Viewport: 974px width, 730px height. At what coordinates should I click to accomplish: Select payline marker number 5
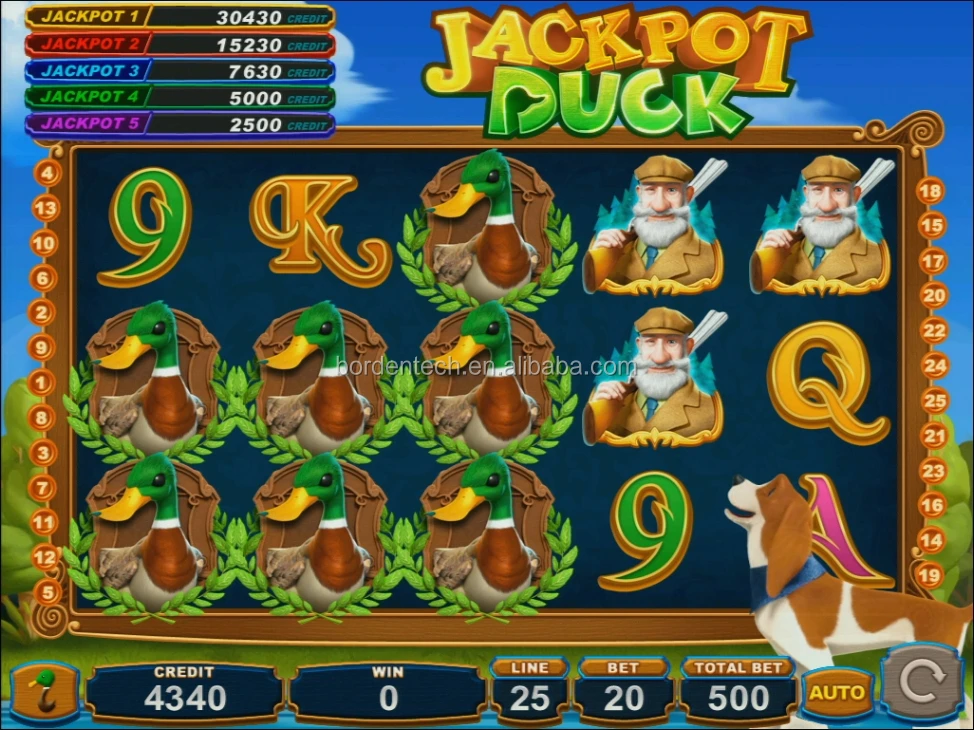(47, 592)
